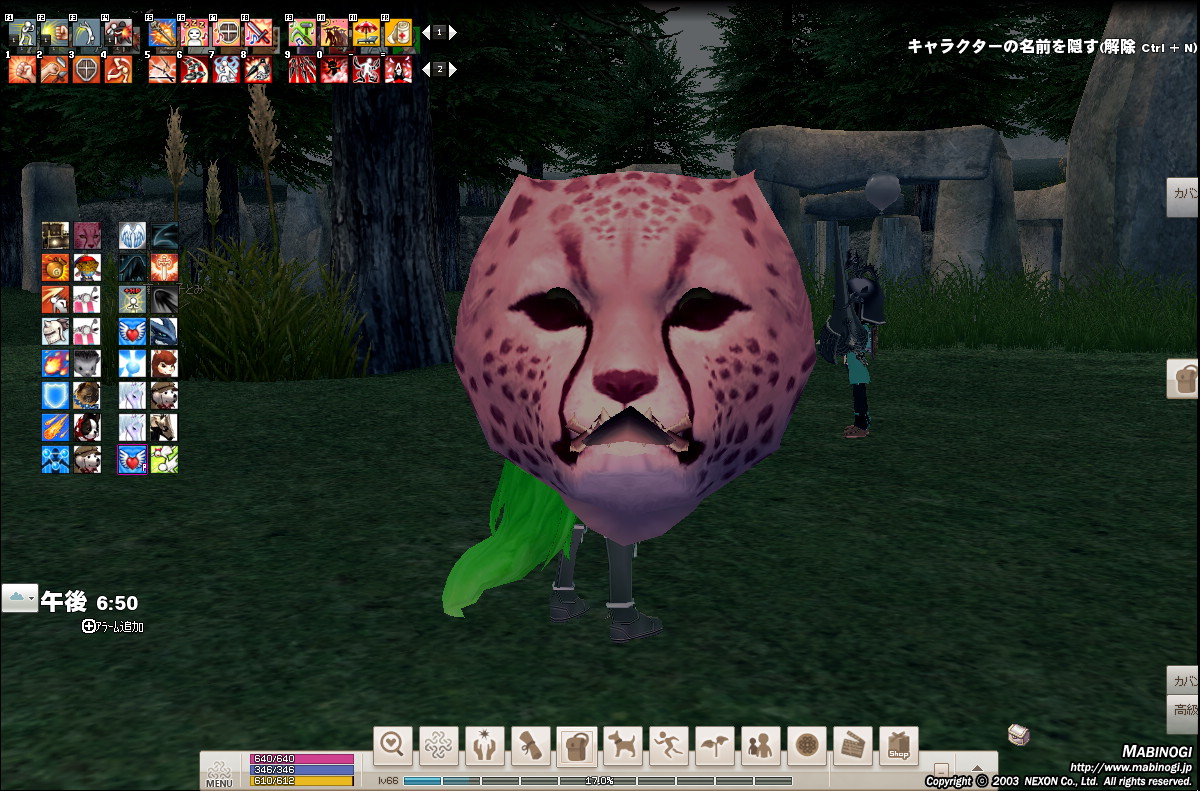Viewport: 1200px width, 791px height.
Task: Activate the fist Smash skill on key 1
Action: [23, 69]
